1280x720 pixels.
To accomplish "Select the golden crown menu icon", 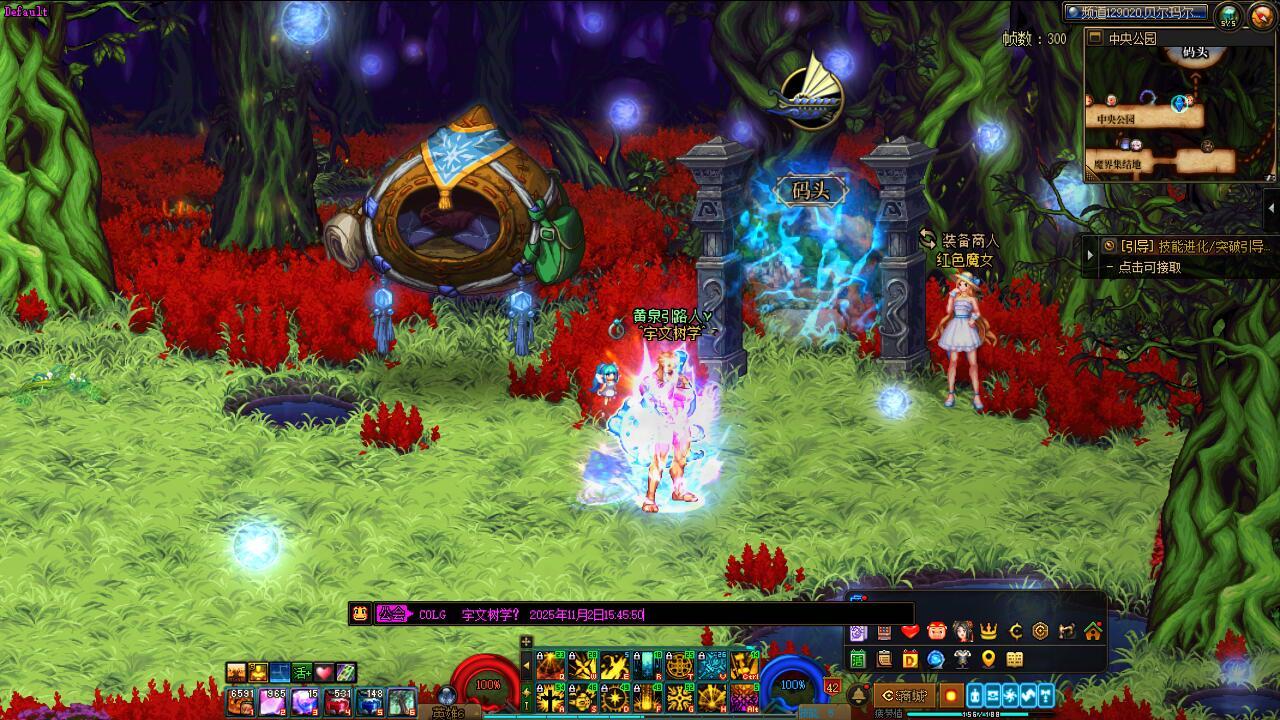I will pyautogui.click(x=989, y=631).
